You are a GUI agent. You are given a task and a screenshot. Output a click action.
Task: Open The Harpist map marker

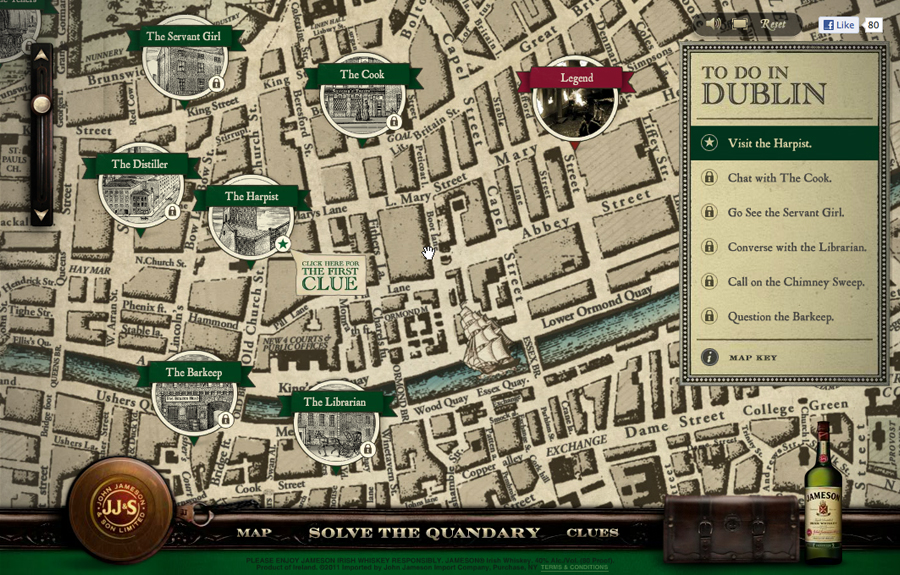tap(251, 219)
